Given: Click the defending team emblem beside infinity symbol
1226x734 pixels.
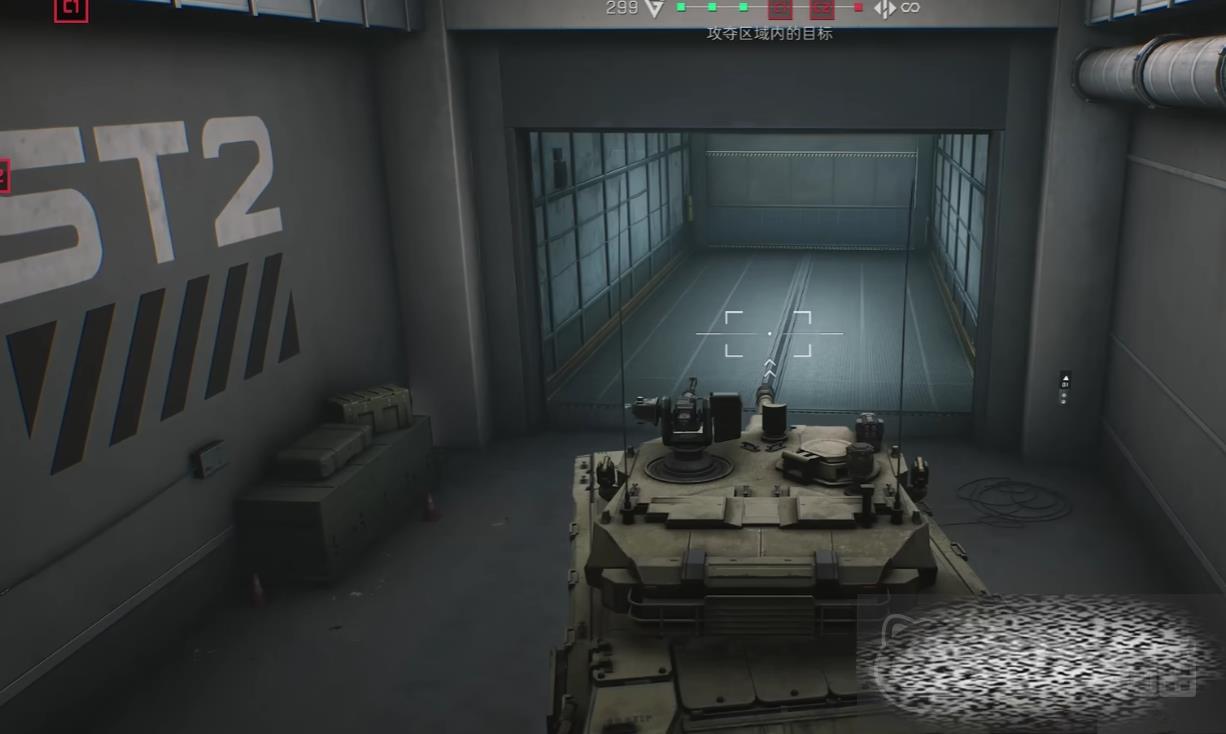Looking at the screenshot, I should (x=885, y=8).
